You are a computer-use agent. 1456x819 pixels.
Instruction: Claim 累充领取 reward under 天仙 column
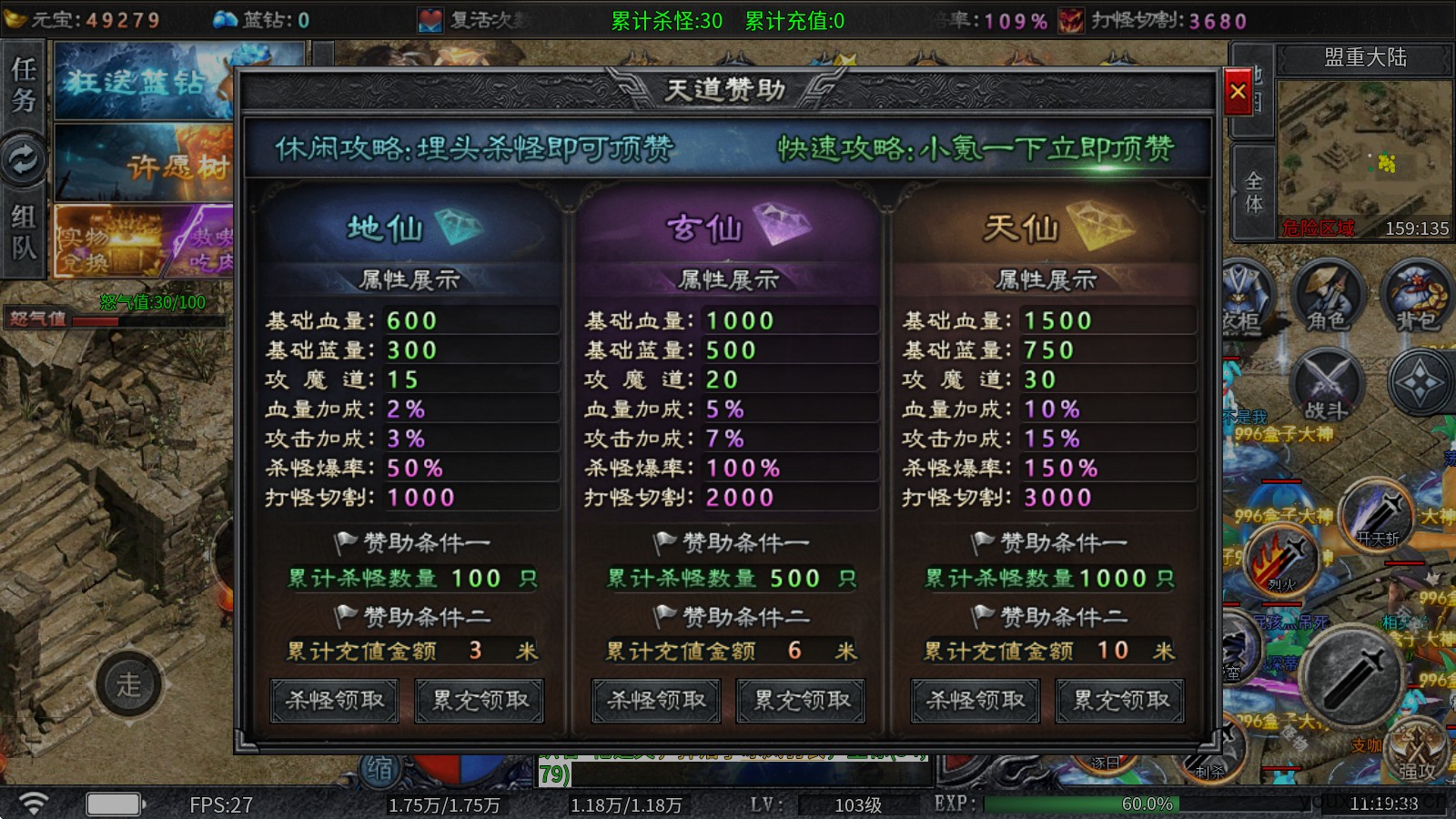1119,701
